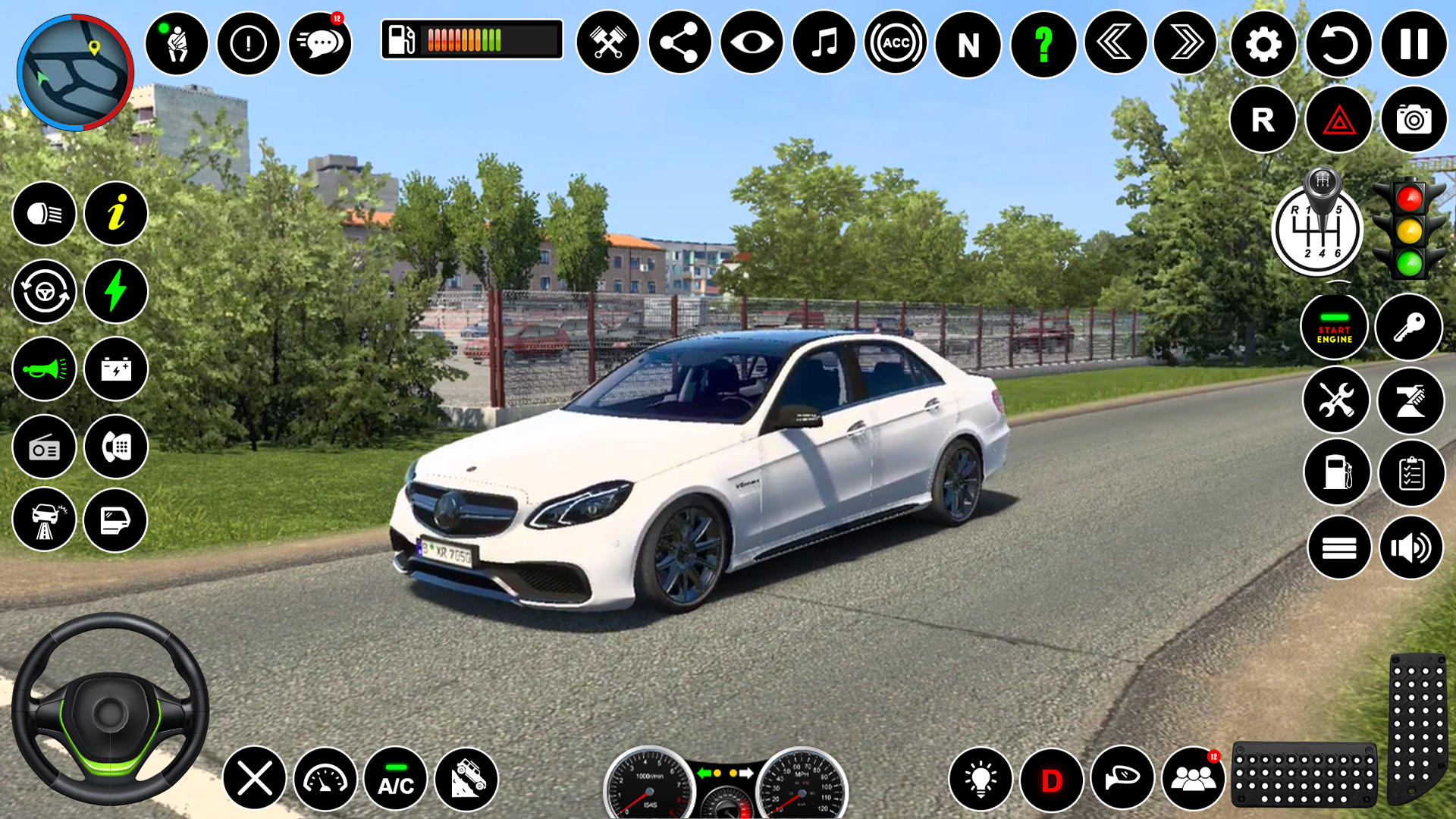Toggle sound with the speaker icon

(x=1410, y=548)
